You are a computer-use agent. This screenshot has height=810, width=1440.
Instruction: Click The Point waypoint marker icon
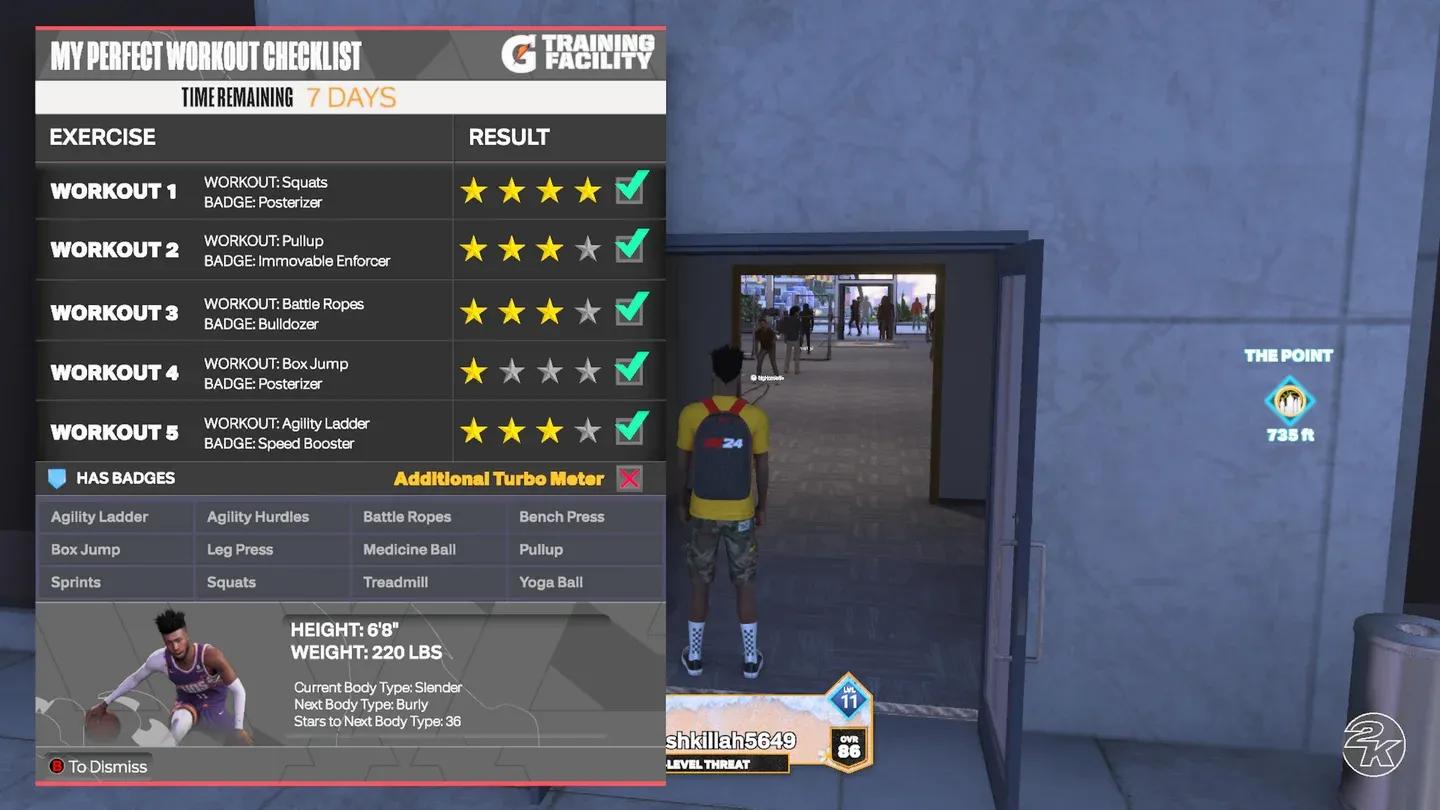tap(1289, 401)
